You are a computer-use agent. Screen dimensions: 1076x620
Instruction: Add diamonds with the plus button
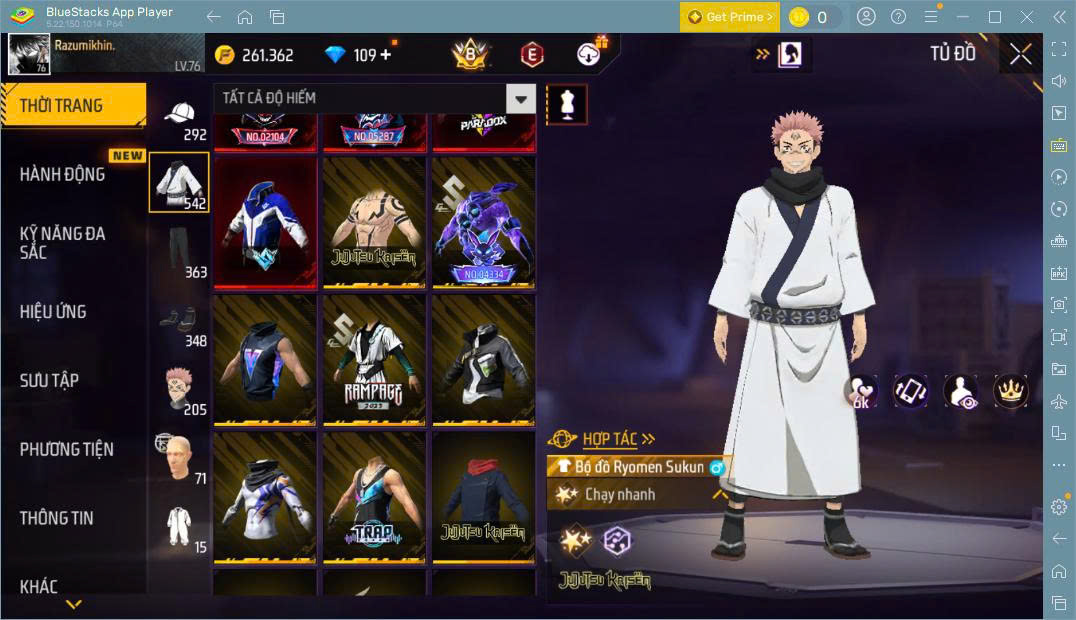[x=386, y=55]
